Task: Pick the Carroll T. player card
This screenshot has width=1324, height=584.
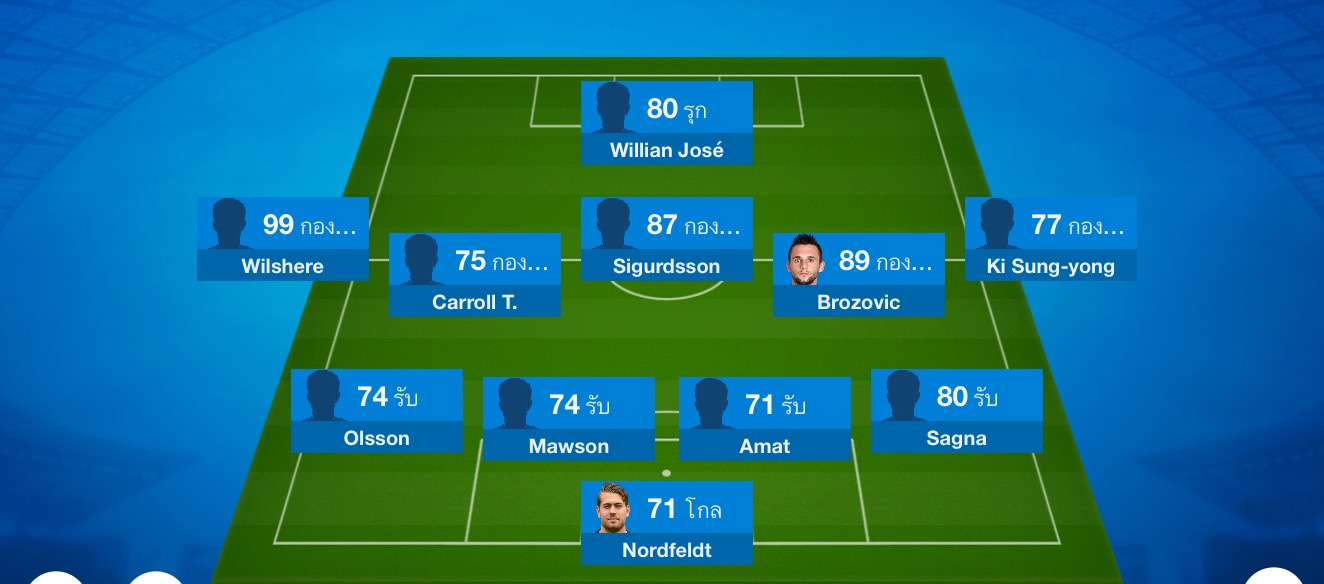Action: [475, 275]
